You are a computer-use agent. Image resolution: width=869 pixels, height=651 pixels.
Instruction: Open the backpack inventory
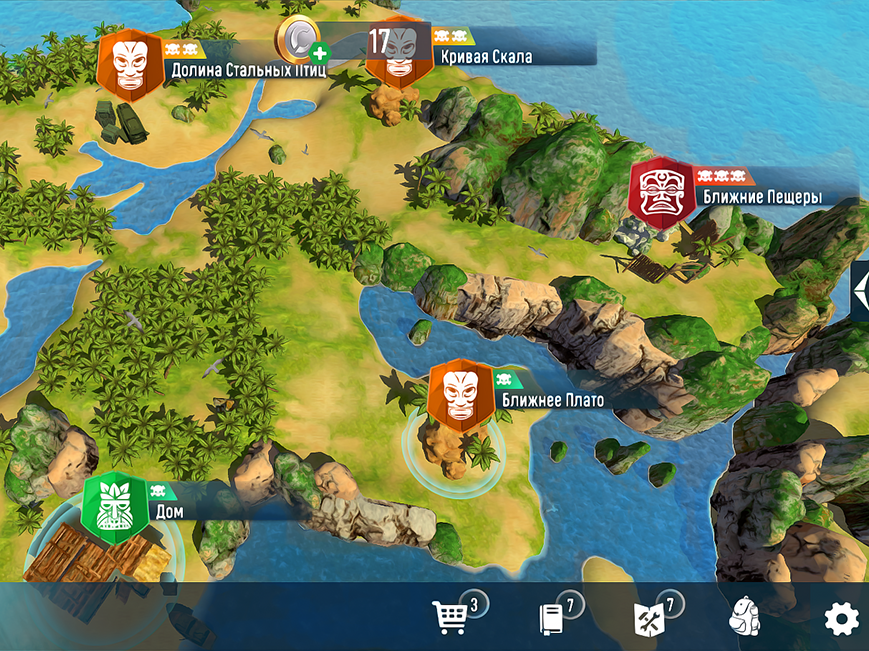tap(745, 619)
